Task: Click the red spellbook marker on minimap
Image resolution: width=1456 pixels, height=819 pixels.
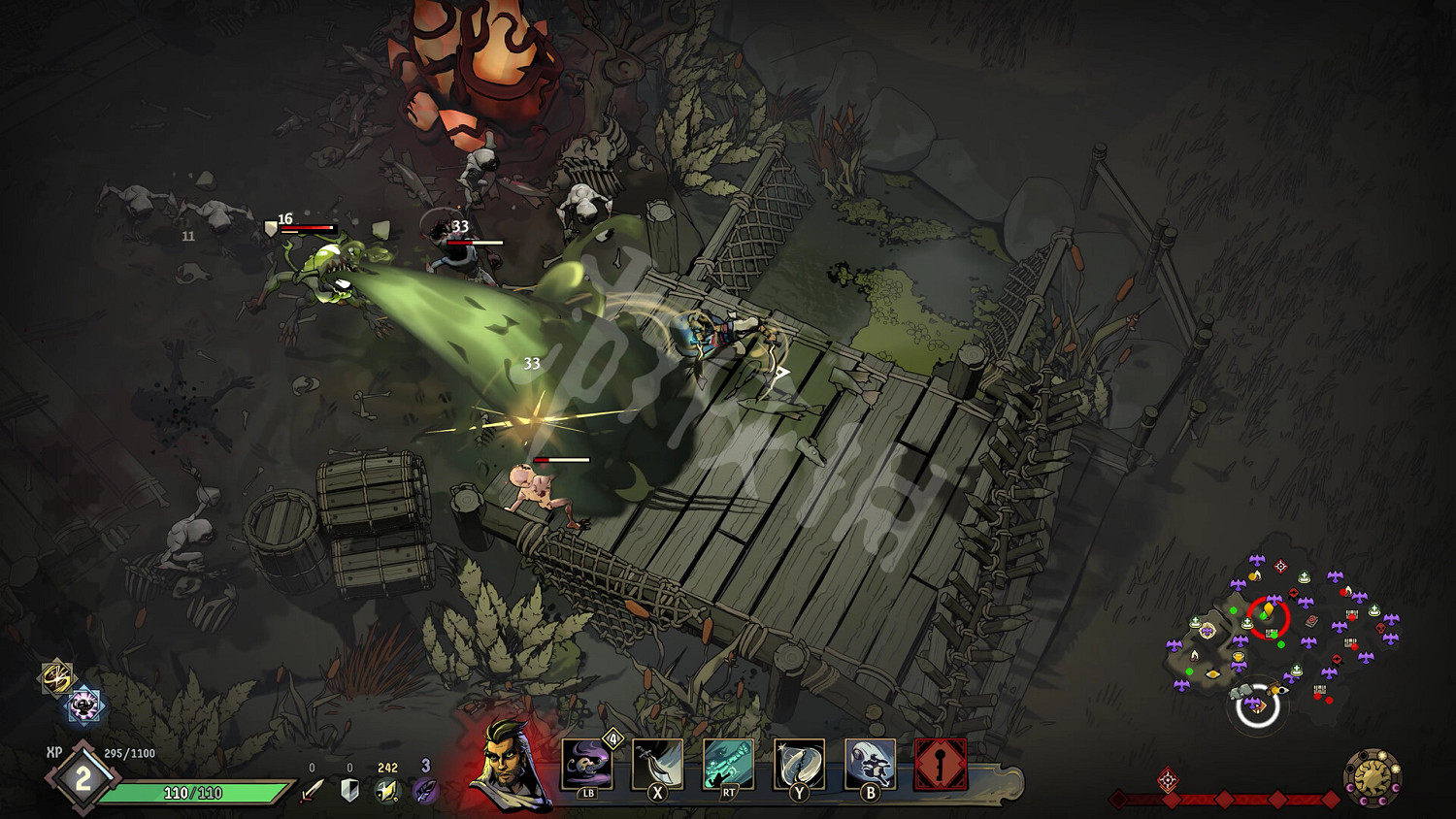Action: (x=1311, y=620)
